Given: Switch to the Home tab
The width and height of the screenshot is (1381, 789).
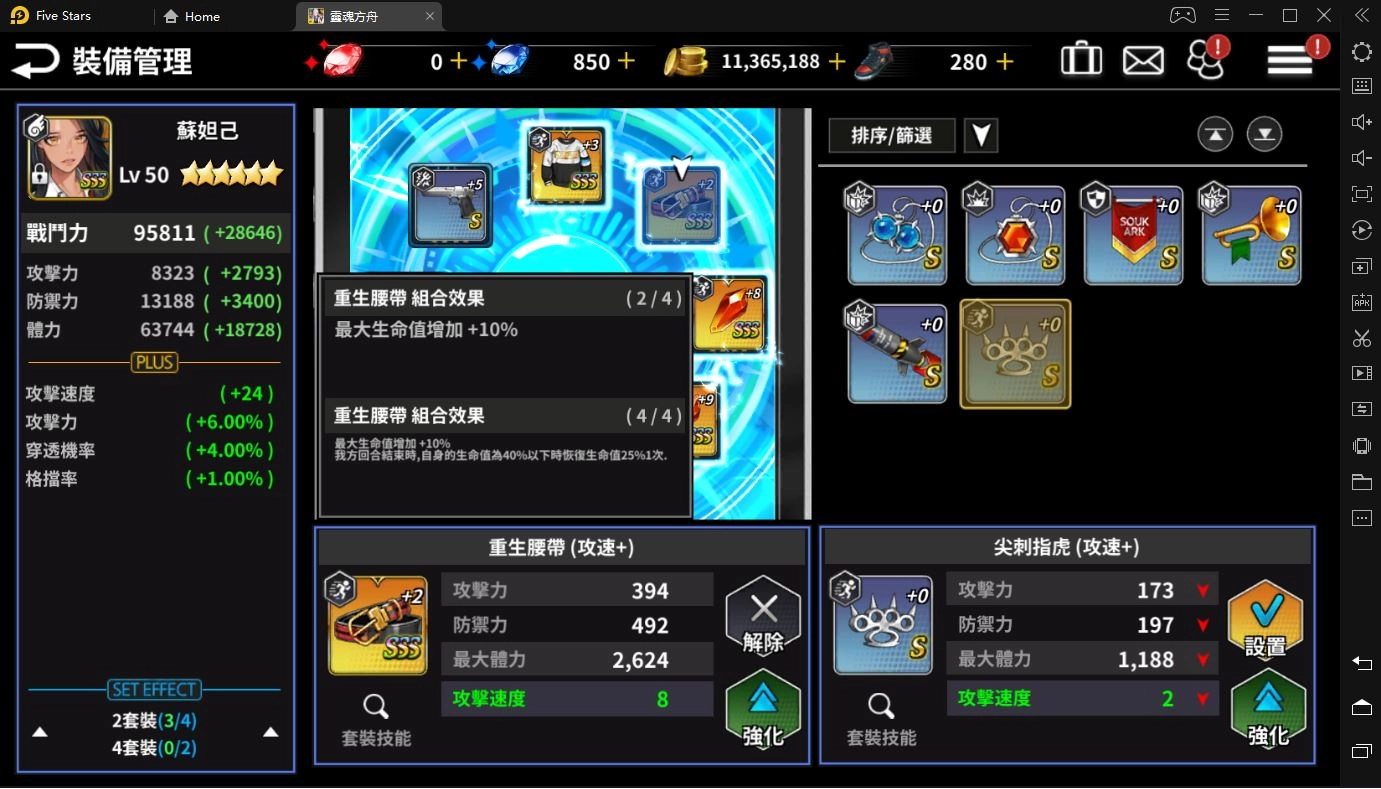Looking at the screenshot, I should (x=190, y=16).
